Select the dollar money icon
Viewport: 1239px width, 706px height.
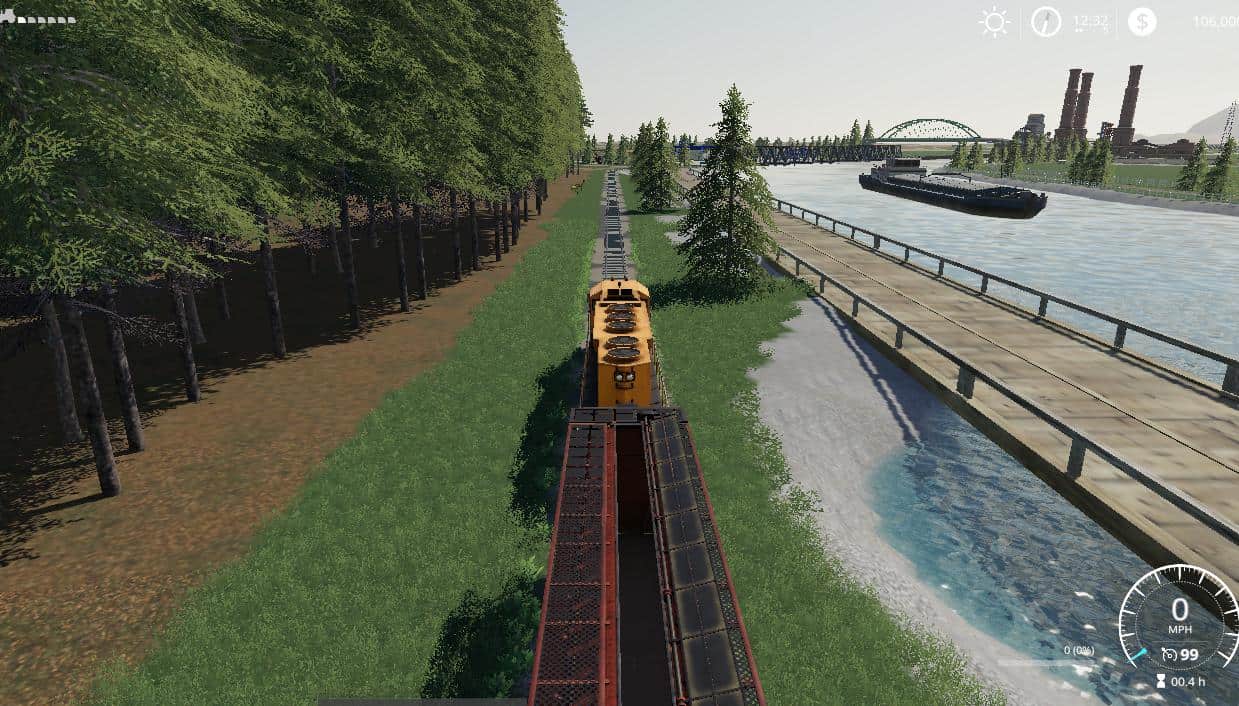click(1142, 22)
